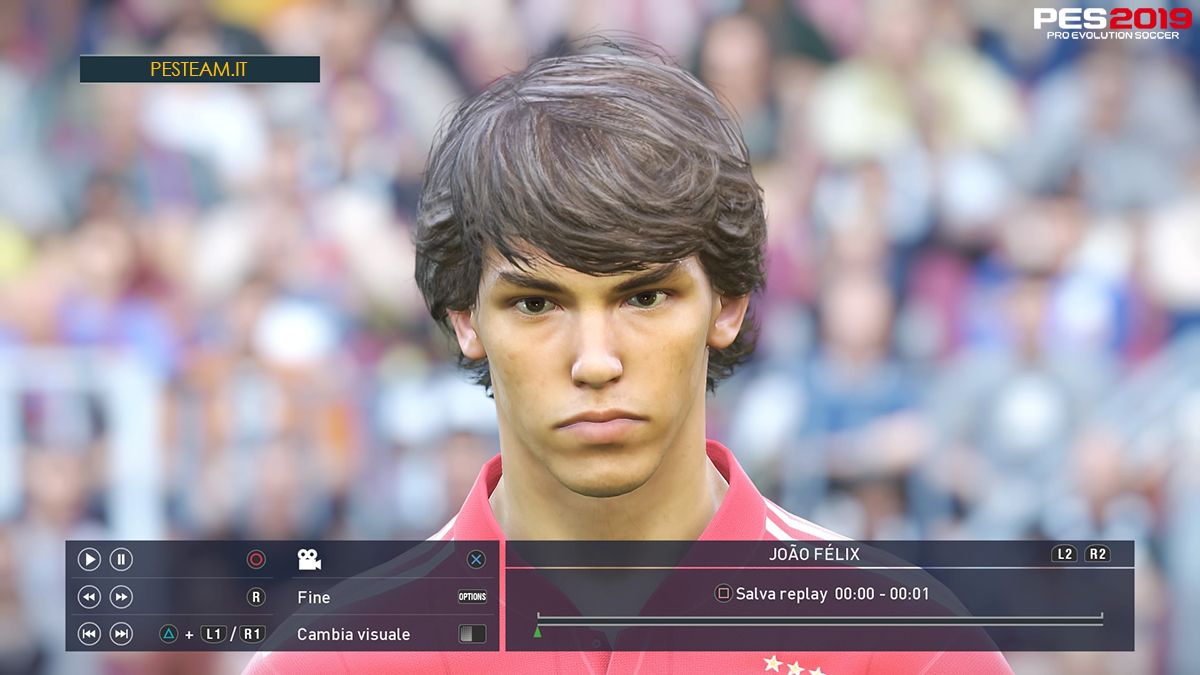The height and width of the screenshot is (675, 1200).
Task: Click the João Félix player name header
Action: (814, 554)
